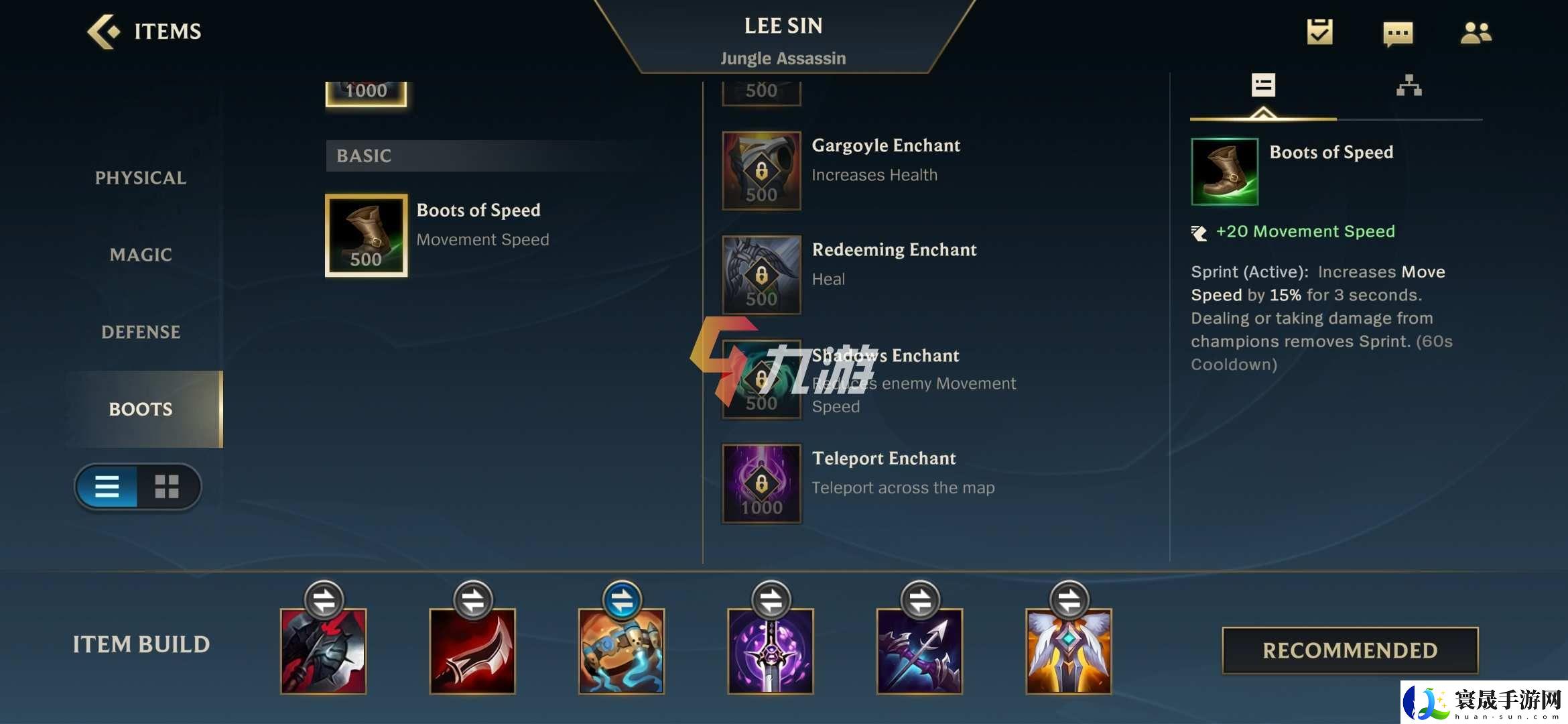Click the Recommended build button

[1350, 650]
